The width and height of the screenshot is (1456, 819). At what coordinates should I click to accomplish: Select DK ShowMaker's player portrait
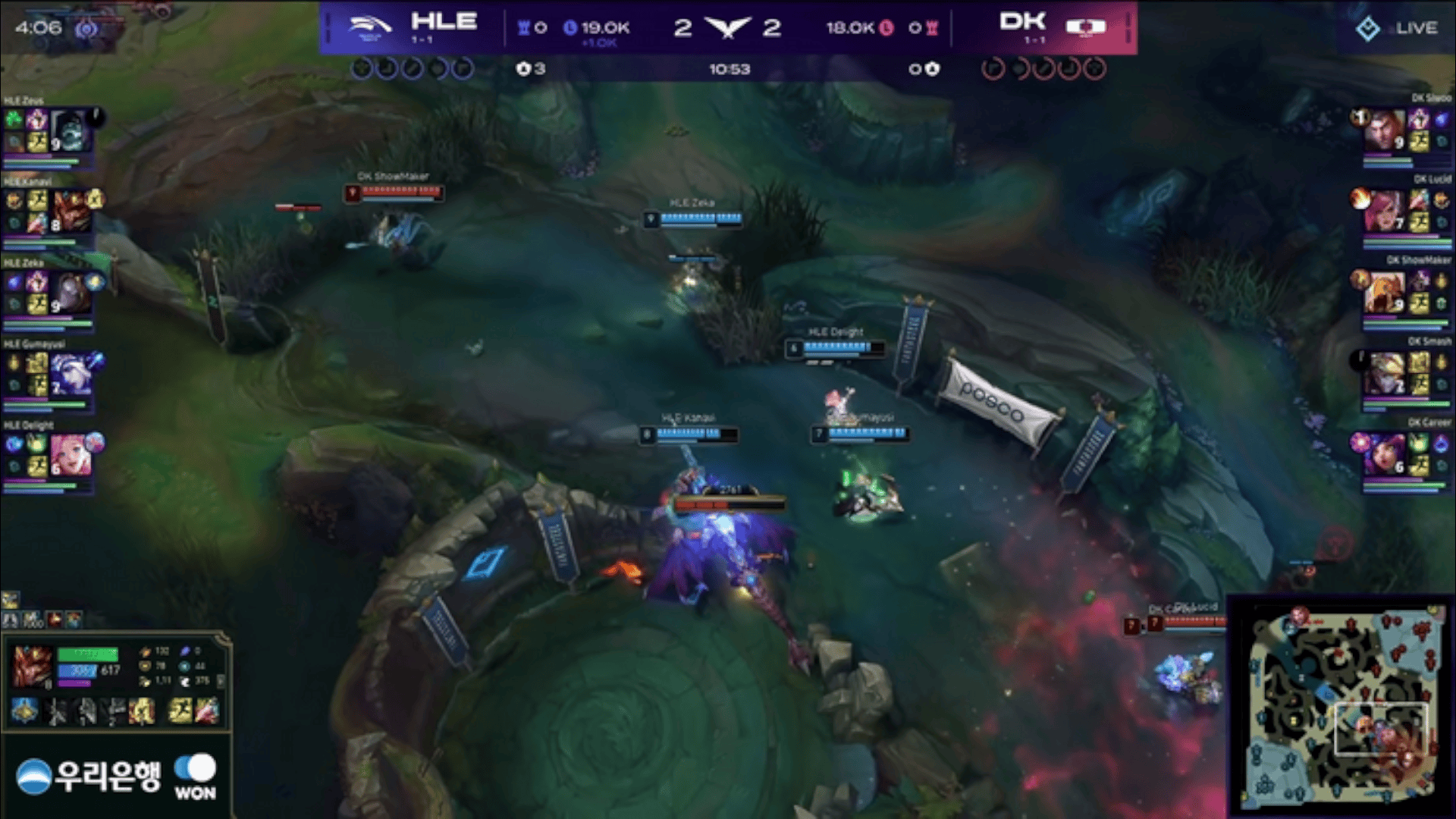[x=1383, y=293]
